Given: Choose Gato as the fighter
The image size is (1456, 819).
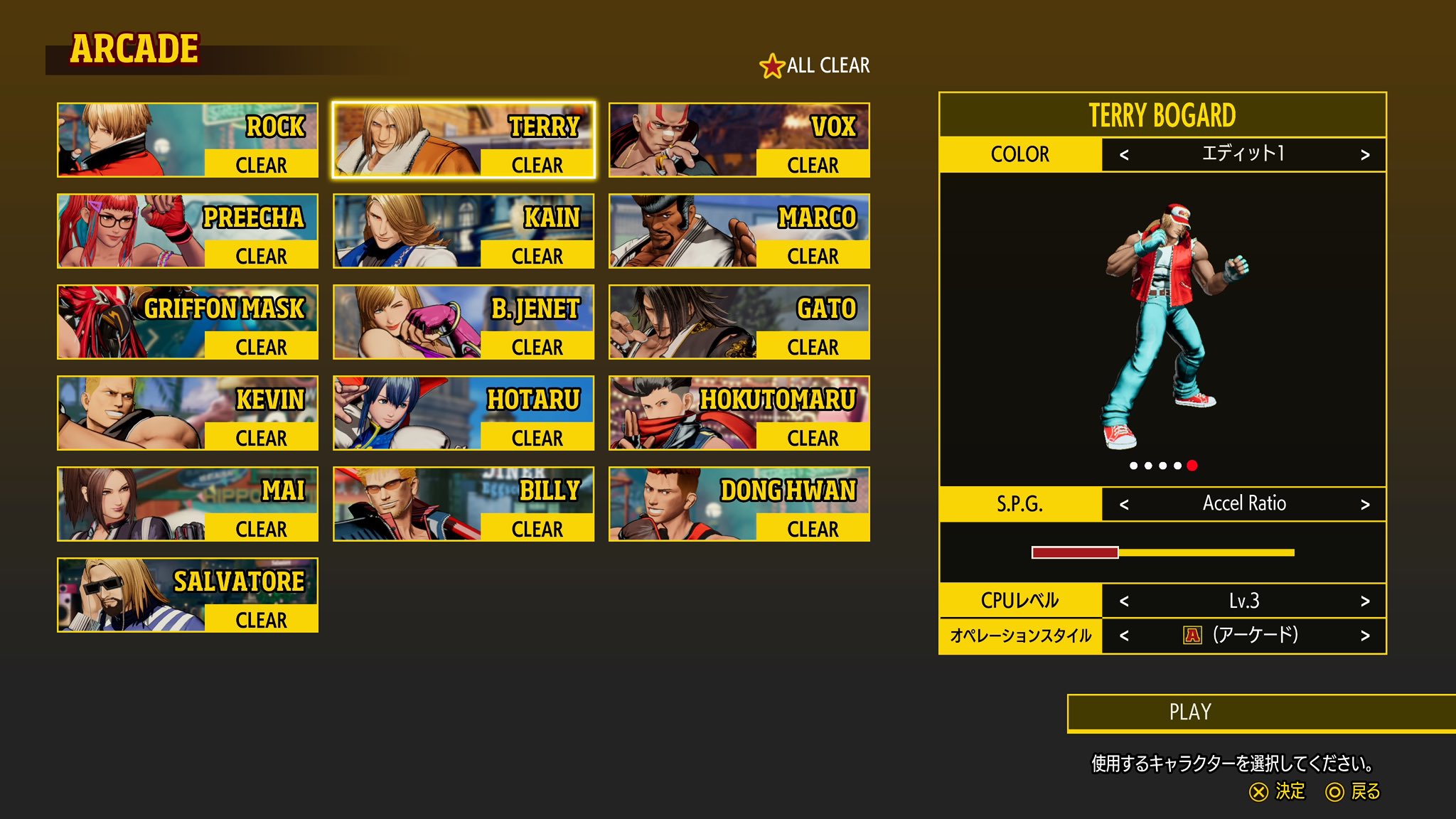Looking at the screenshot, I should coord(739,322).
